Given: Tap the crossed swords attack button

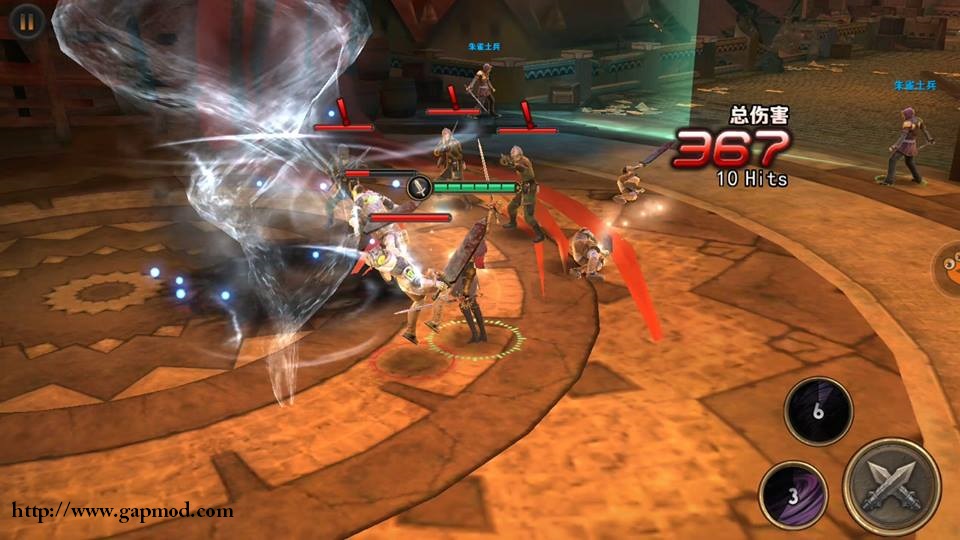Looking at the screenshot, I should 891,487.
